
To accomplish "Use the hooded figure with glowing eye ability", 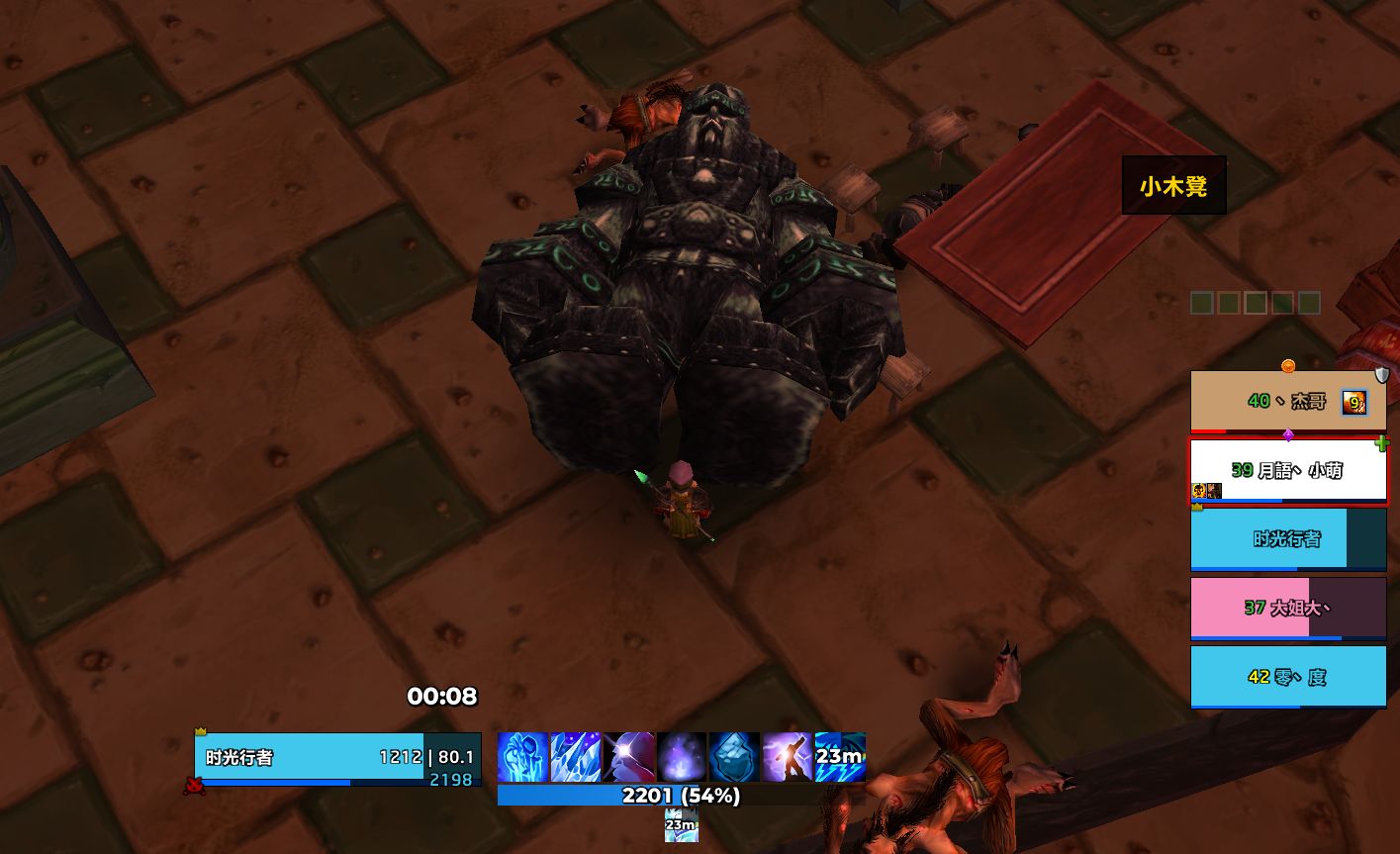I will pyautogui.click(x=628, y=757).
